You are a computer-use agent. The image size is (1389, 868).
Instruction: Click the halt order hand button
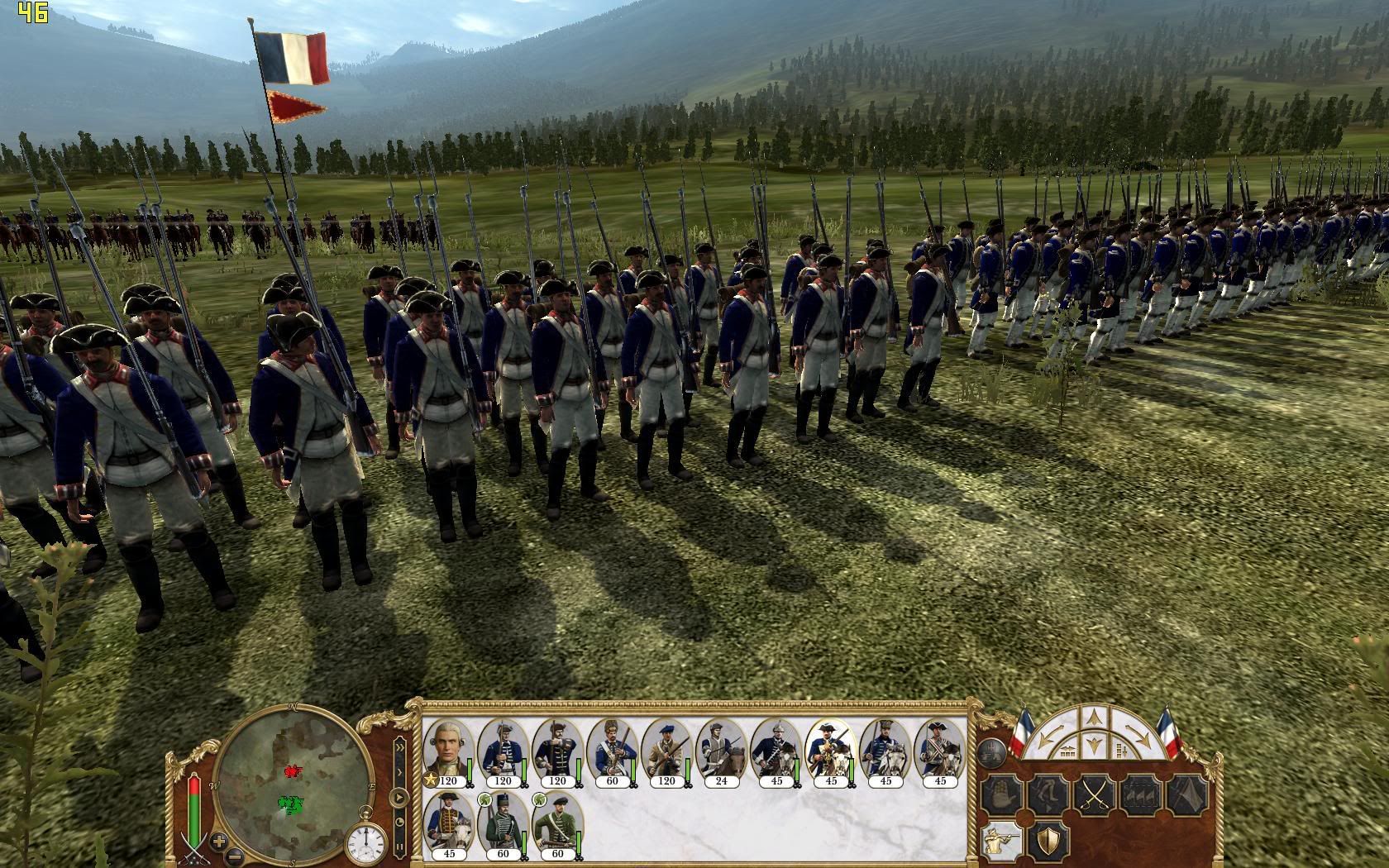[x=1001, y=795]
